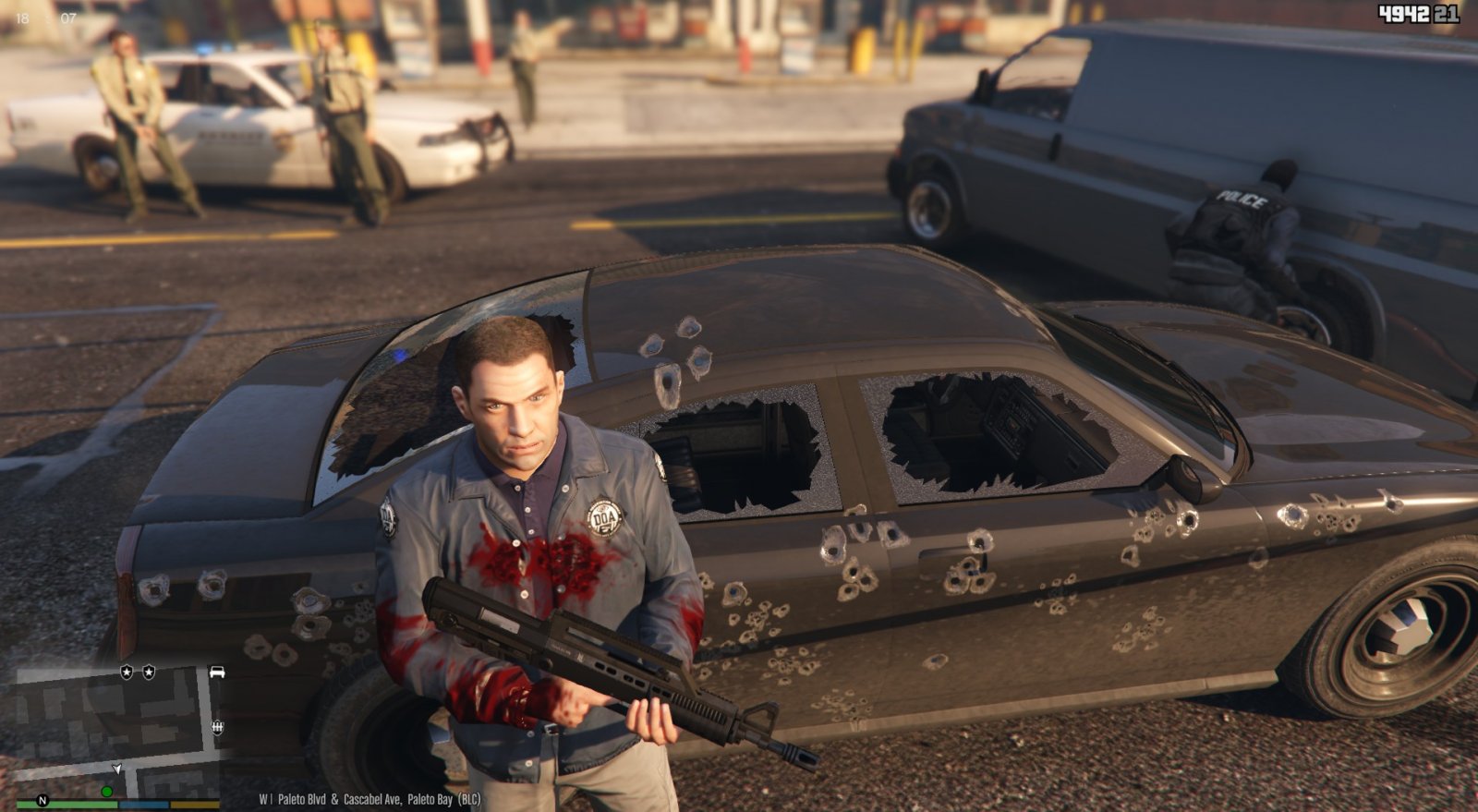Click the green dot marker on minimap

click(107, 792)
